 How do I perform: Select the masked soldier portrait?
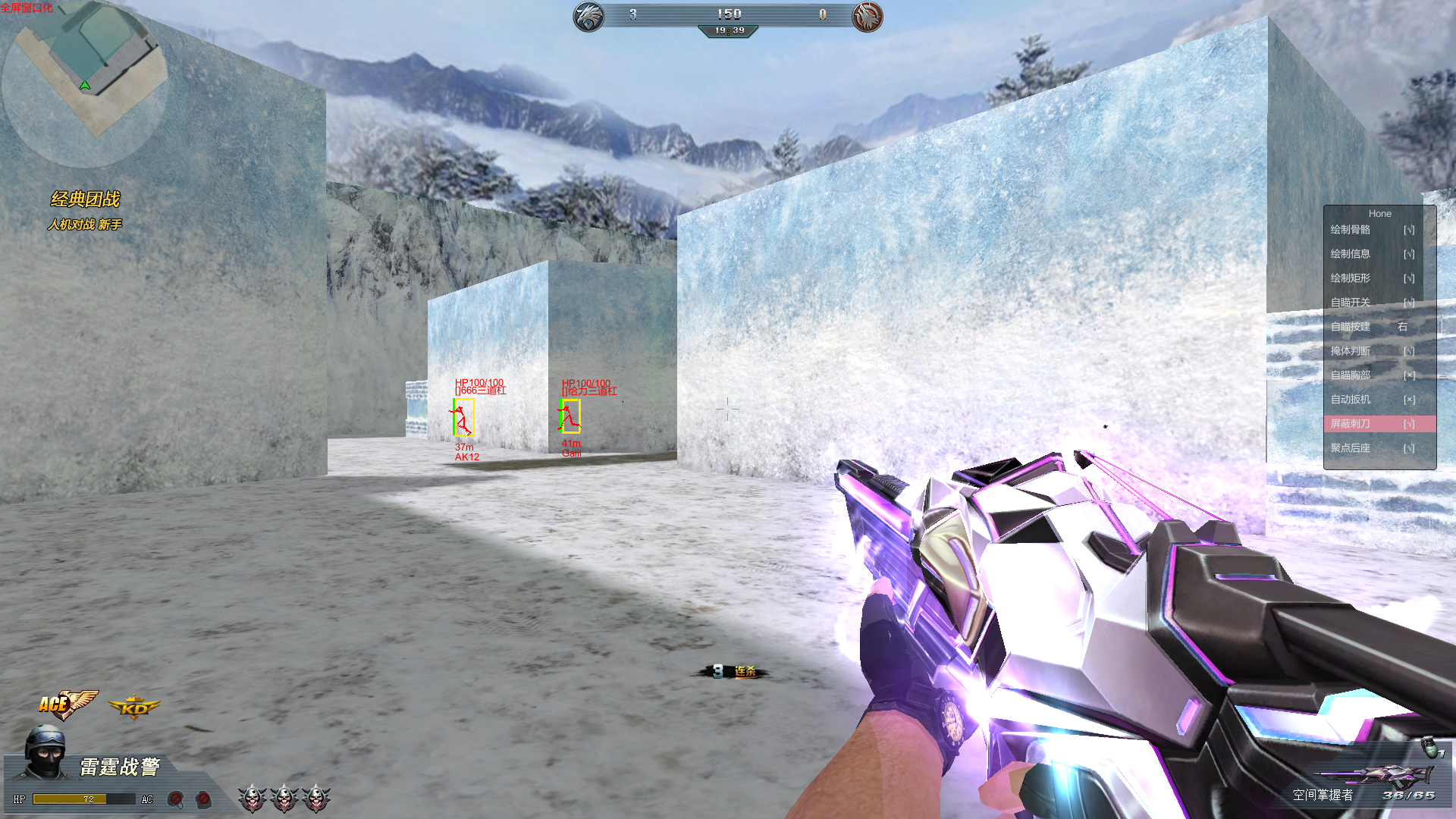click(x=45, y=751)
